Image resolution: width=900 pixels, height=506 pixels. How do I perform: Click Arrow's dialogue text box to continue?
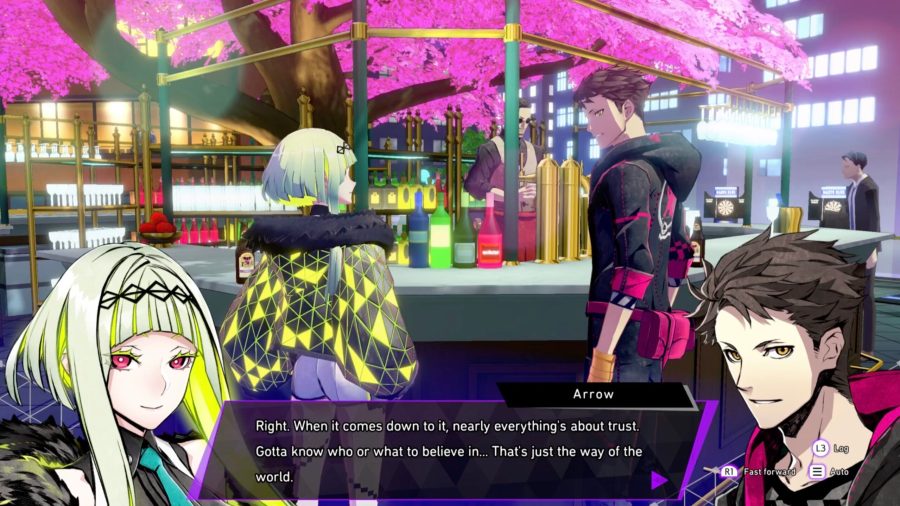coord(450,450)
